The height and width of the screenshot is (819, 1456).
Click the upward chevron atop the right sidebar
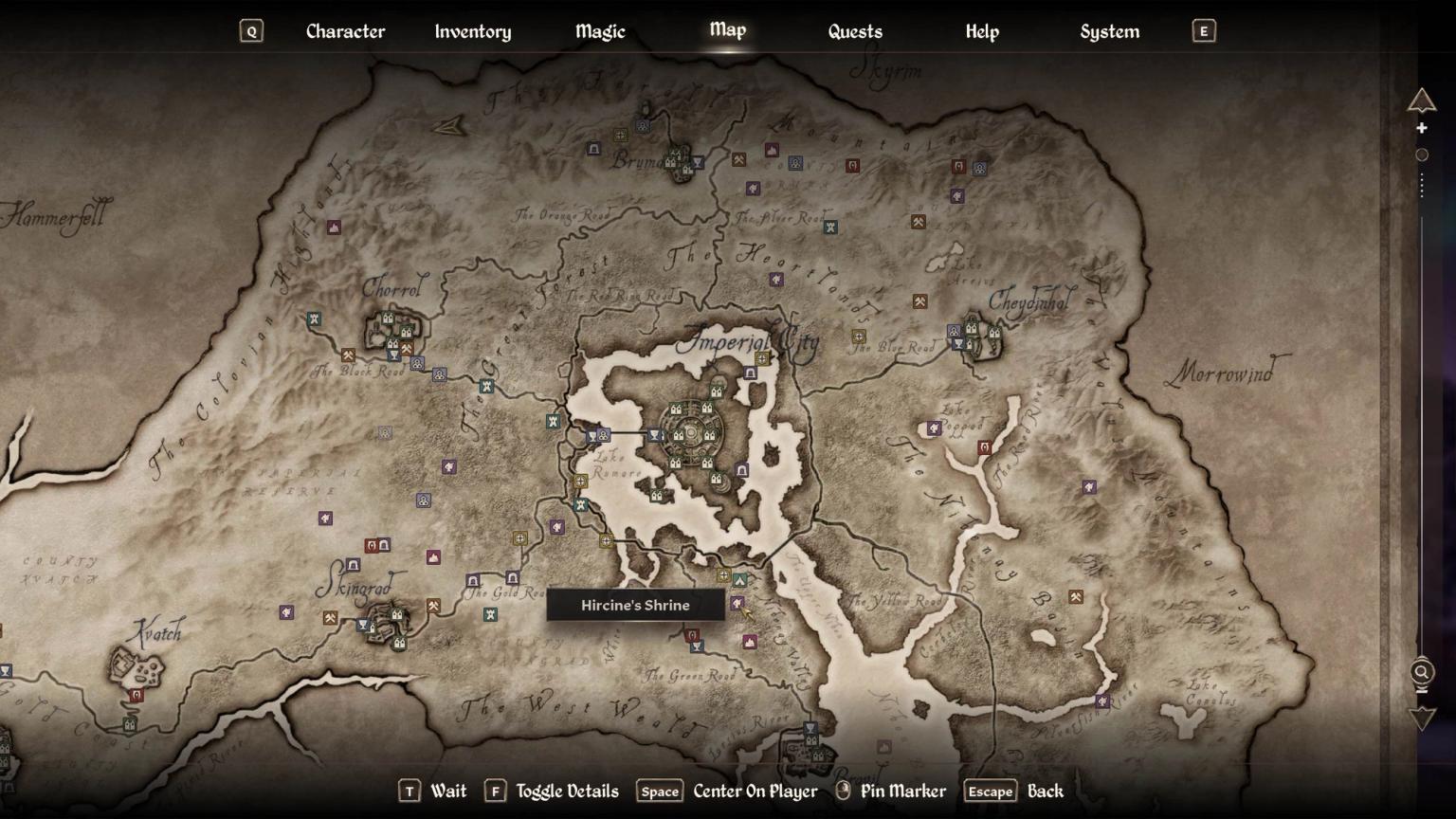tap(1422, 101)
